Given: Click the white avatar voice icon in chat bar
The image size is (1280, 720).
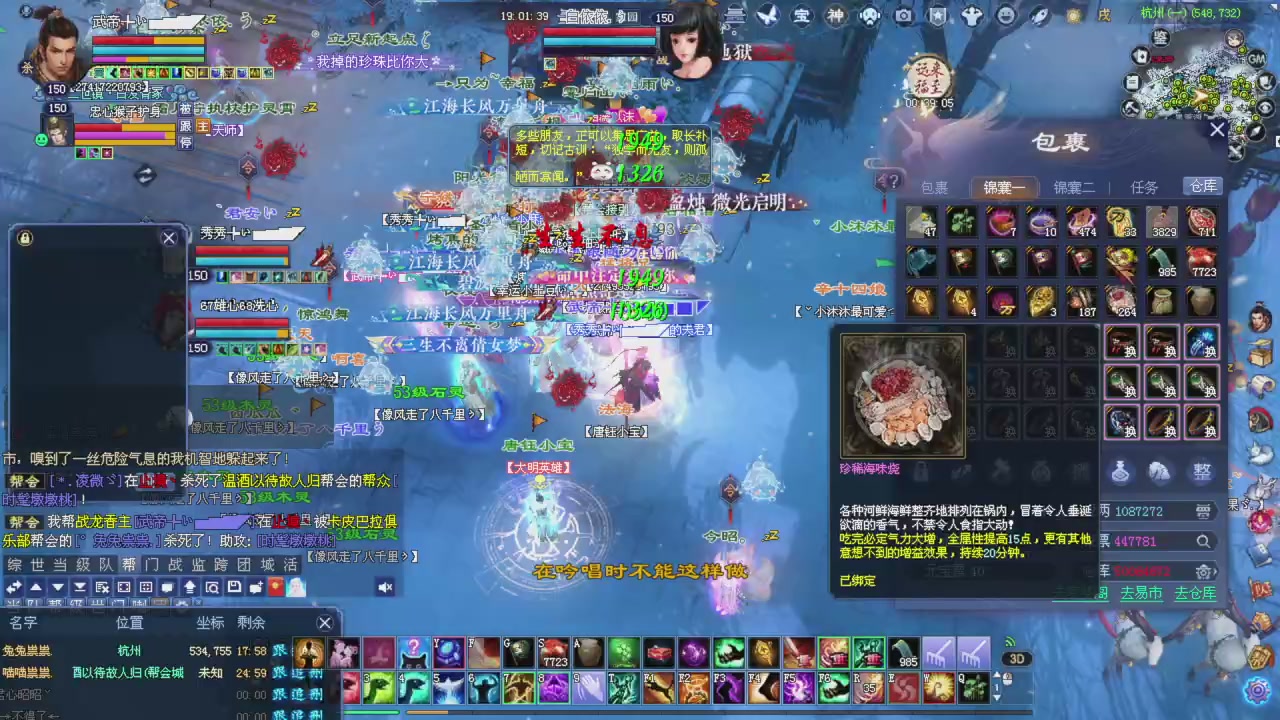Looking at the screenshot, I should [296, 587].
